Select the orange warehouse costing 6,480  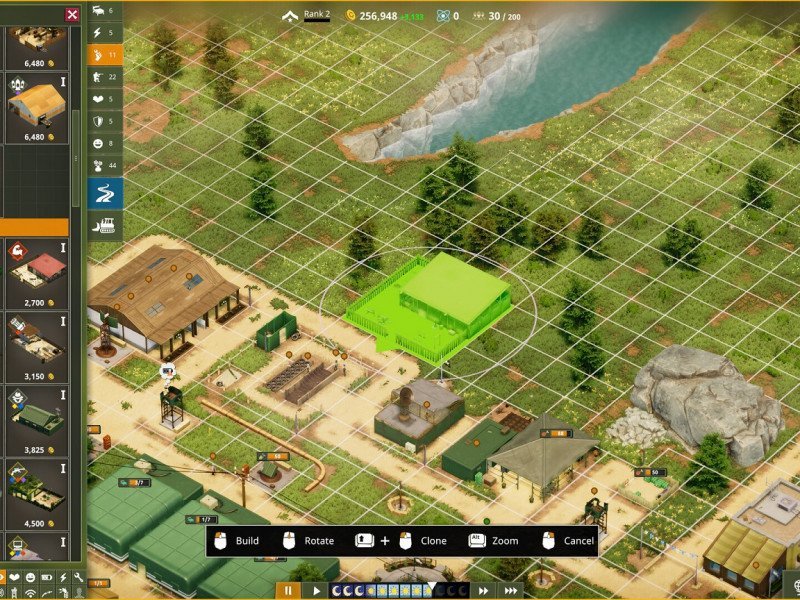36,107
